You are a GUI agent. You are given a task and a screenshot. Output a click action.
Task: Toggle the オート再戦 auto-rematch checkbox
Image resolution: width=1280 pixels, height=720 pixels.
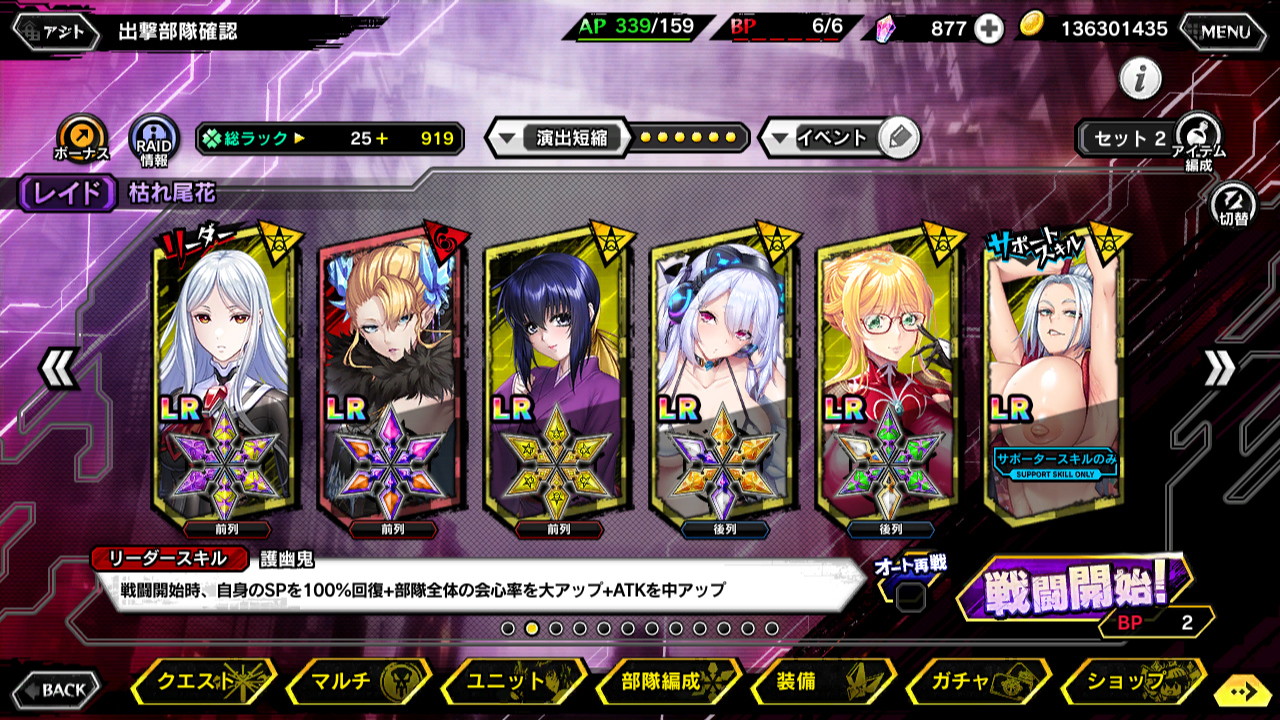(910, 598)
